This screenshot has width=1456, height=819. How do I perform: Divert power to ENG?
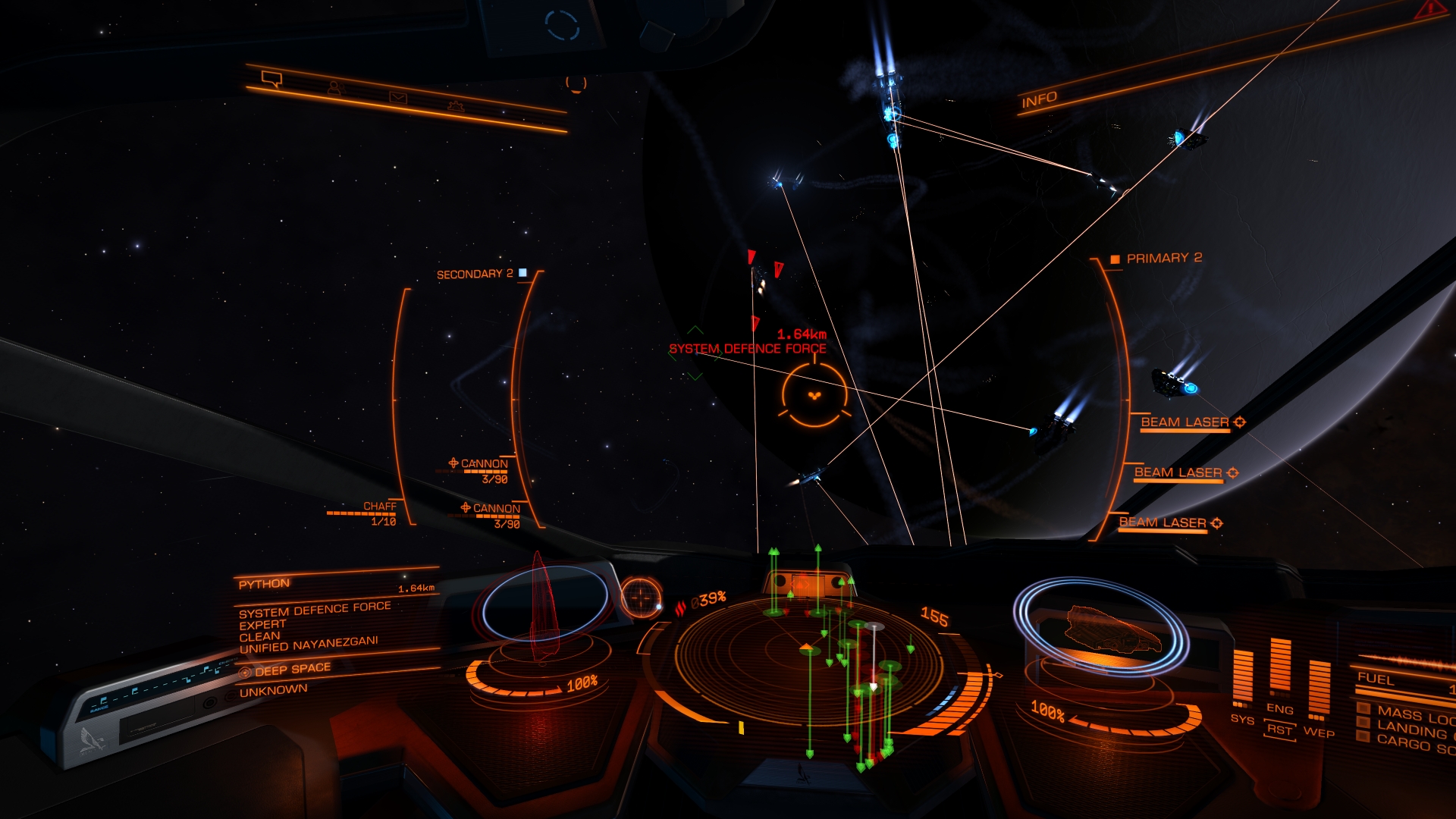pos(1280,709)
